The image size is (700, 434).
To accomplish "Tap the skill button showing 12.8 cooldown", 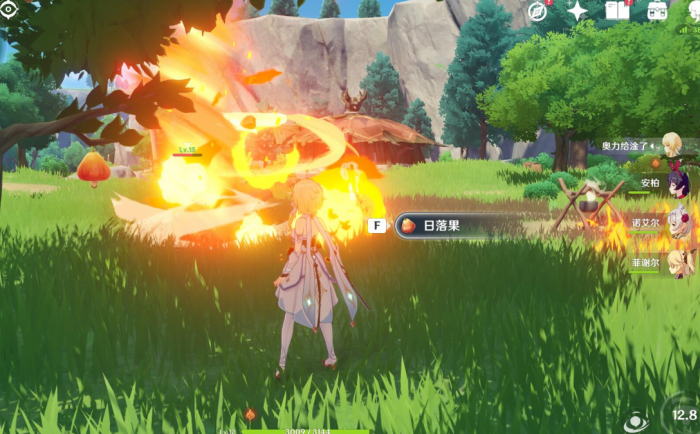I will tap(683, 414).
